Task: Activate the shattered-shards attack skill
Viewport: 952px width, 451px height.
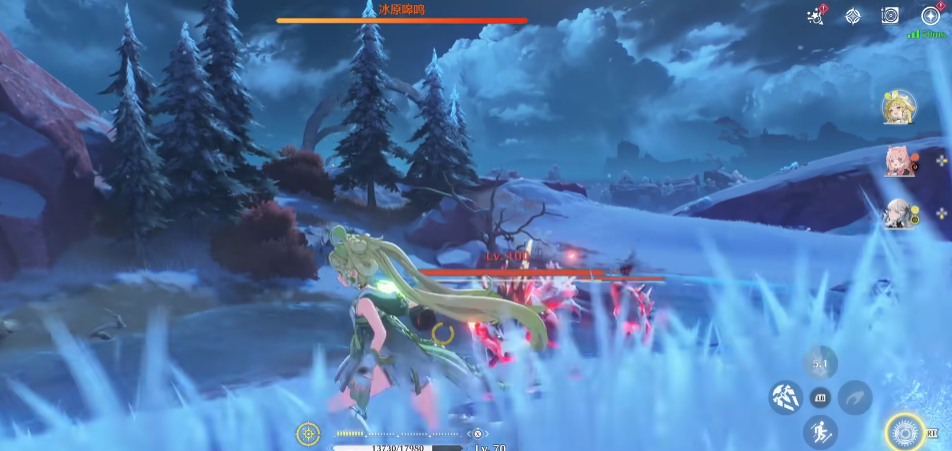Action: (785, 397)
